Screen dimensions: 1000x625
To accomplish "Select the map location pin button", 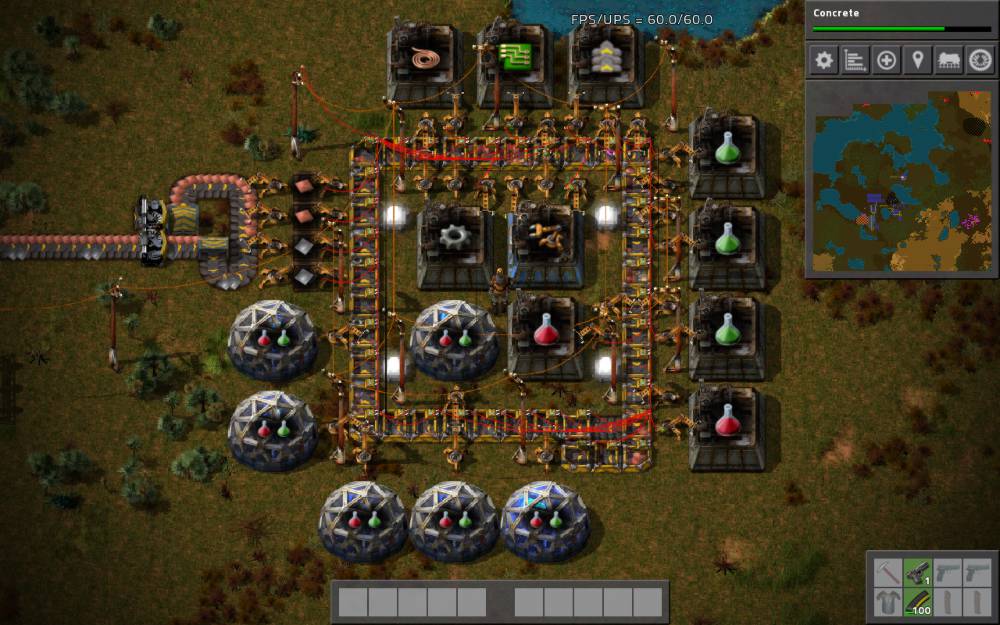I will [917, 60].
